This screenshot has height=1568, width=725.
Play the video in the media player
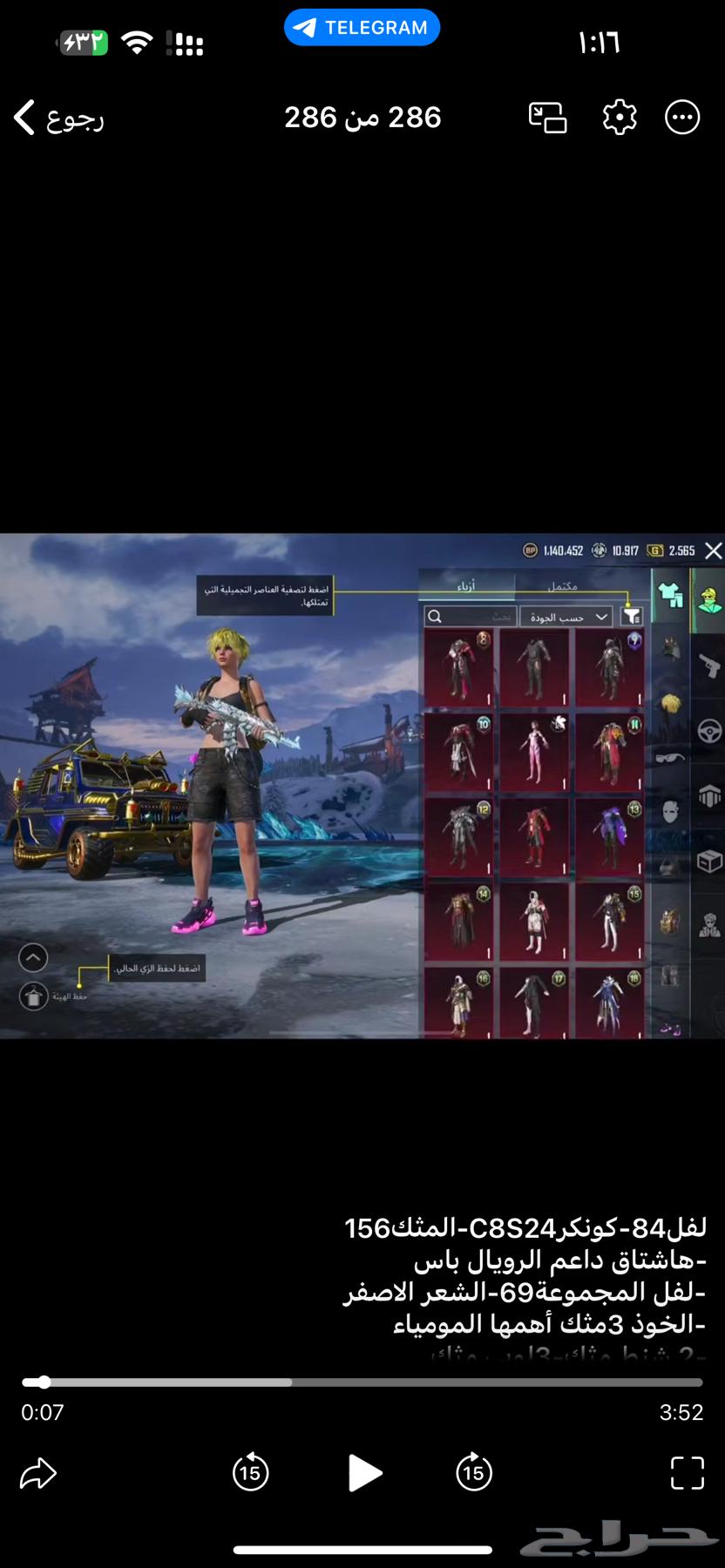(x=364, y=1473)
